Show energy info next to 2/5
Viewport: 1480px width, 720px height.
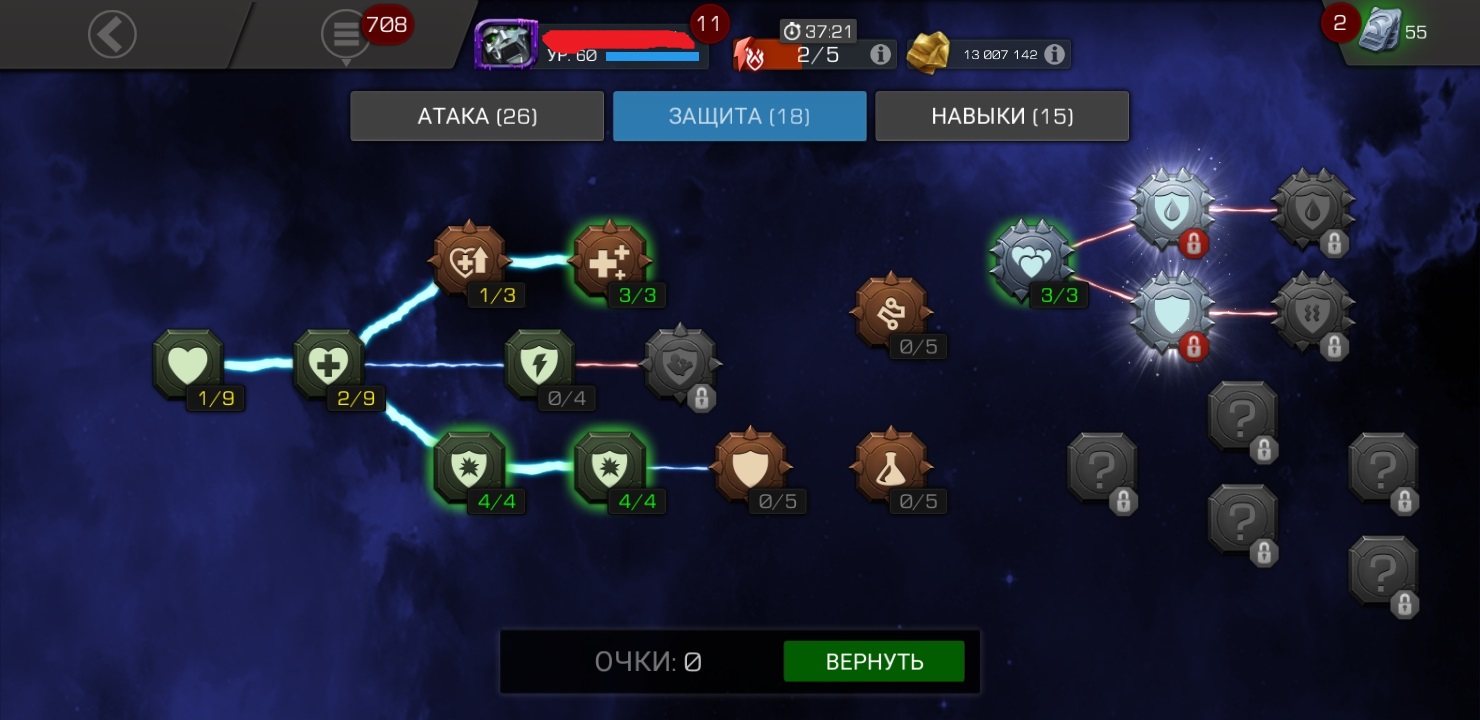880,54
